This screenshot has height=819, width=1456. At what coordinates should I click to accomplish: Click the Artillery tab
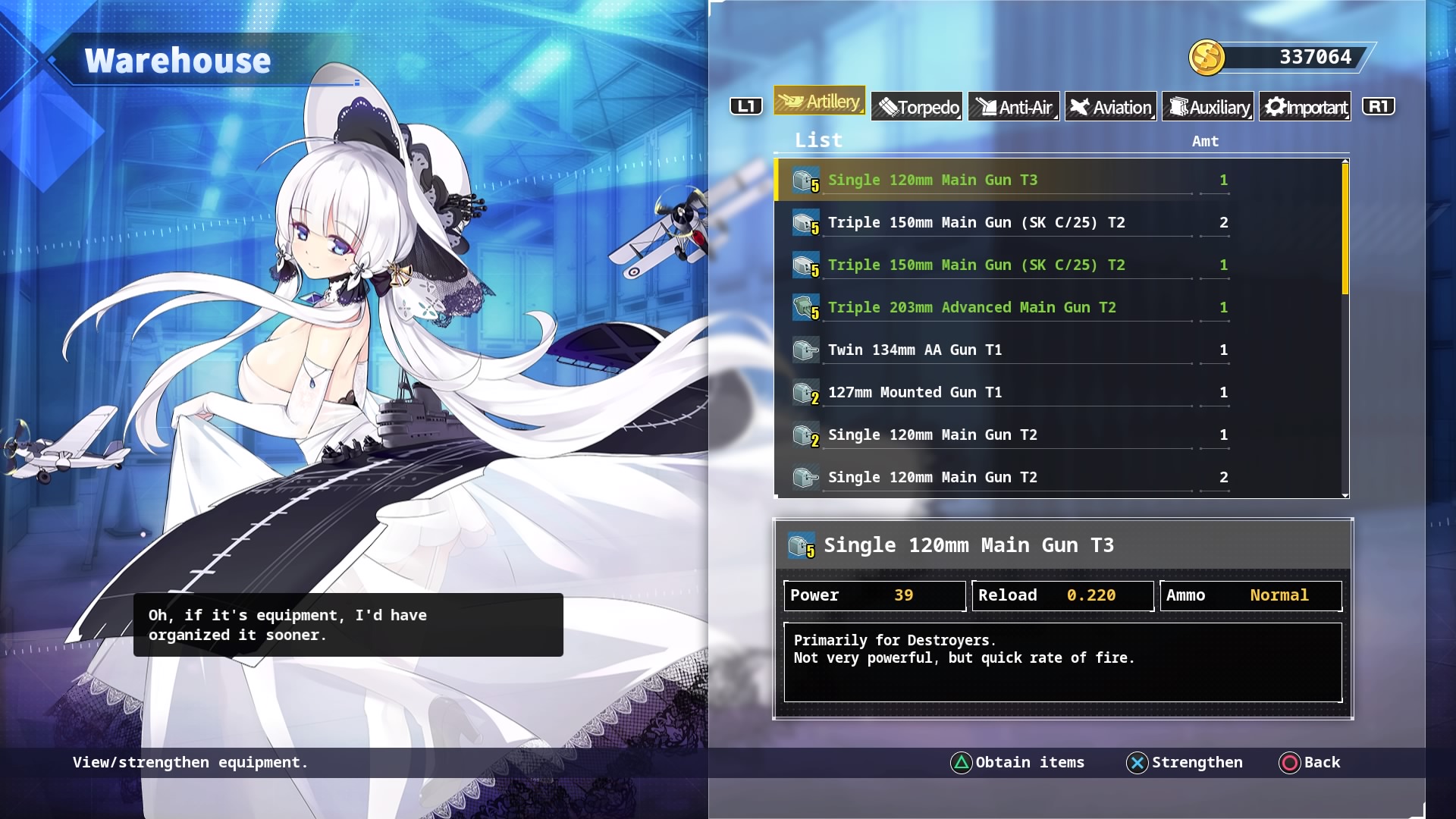tap(819, 101)
